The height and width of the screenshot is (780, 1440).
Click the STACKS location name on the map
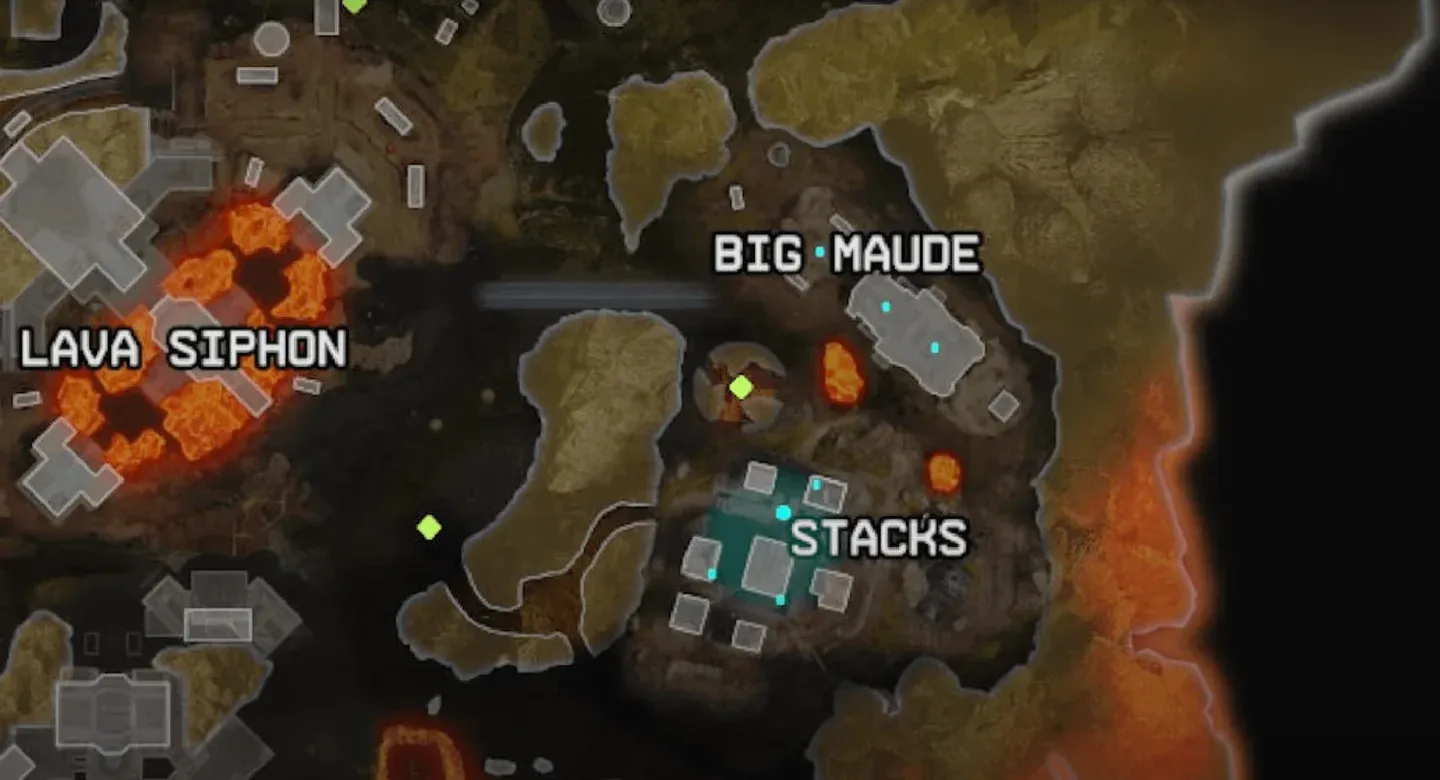pyautogui.click(x=879, y=539)
